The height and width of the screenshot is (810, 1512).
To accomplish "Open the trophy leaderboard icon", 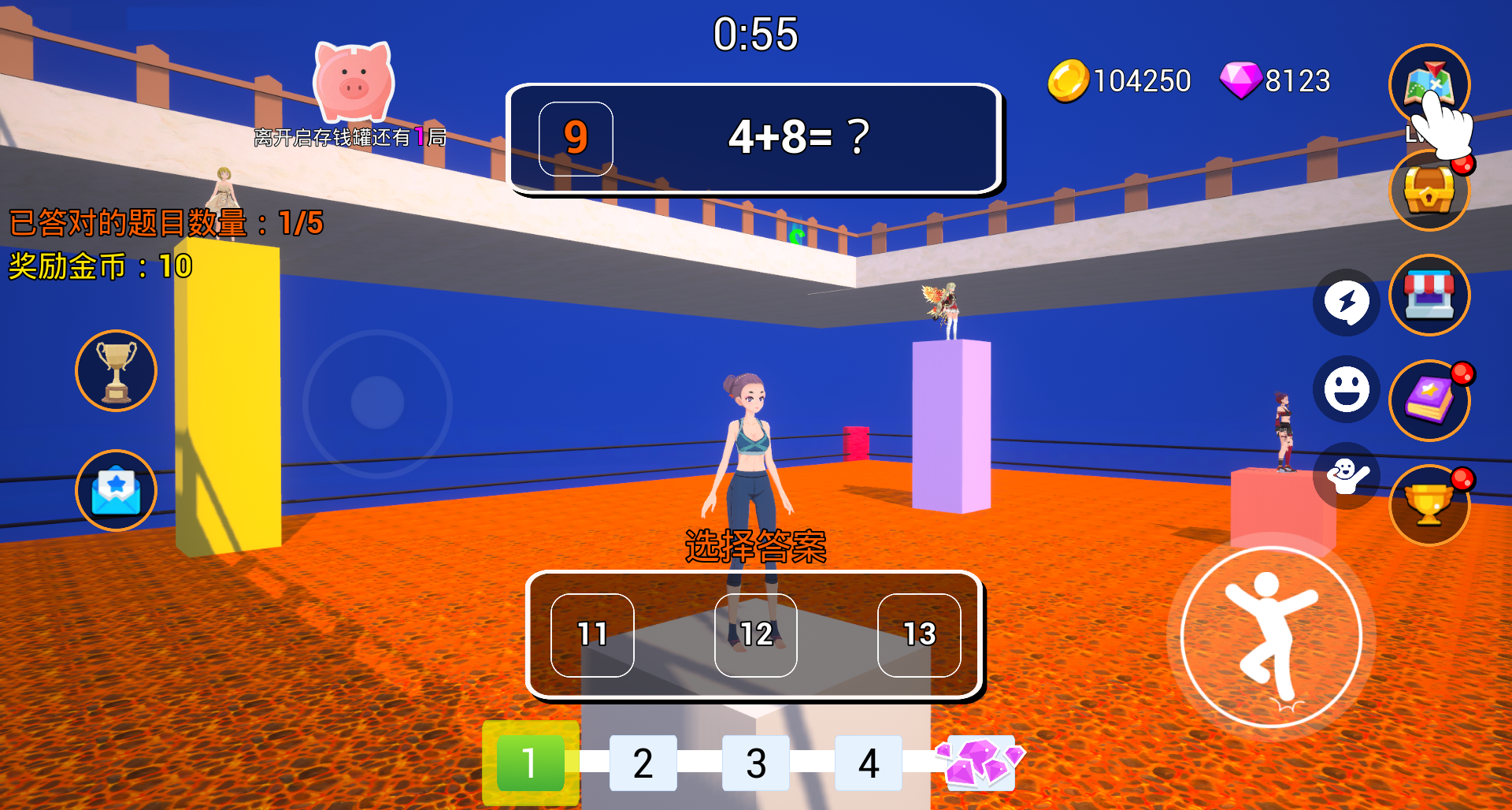I will tap(117, 370).
